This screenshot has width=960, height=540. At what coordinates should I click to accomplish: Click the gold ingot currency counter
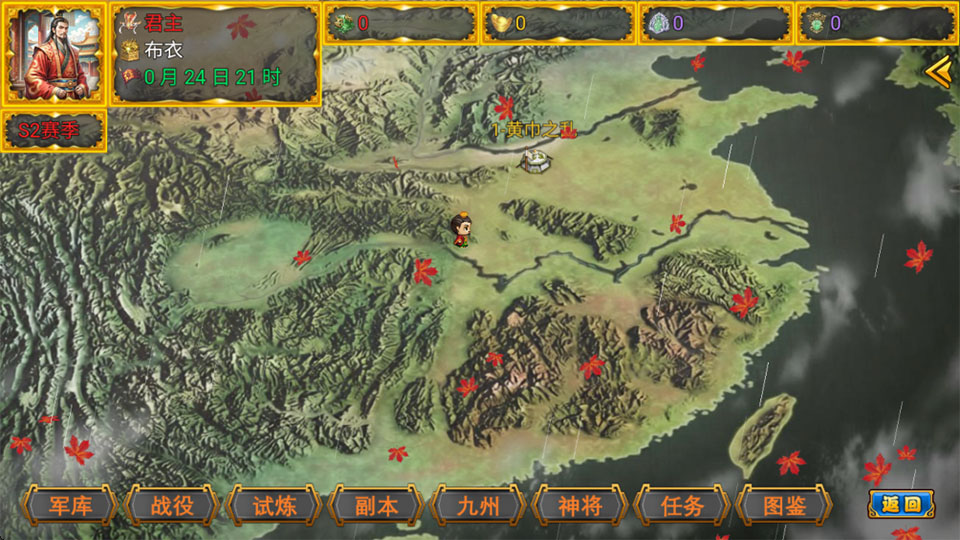[558, 23]
